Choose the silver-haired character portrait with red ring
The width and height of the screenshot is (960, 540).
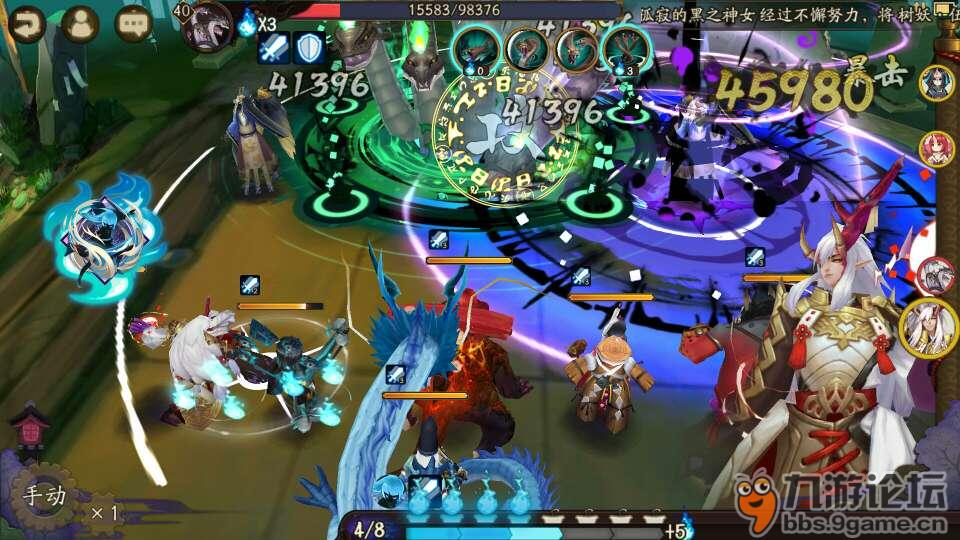[x=936, y=275]
